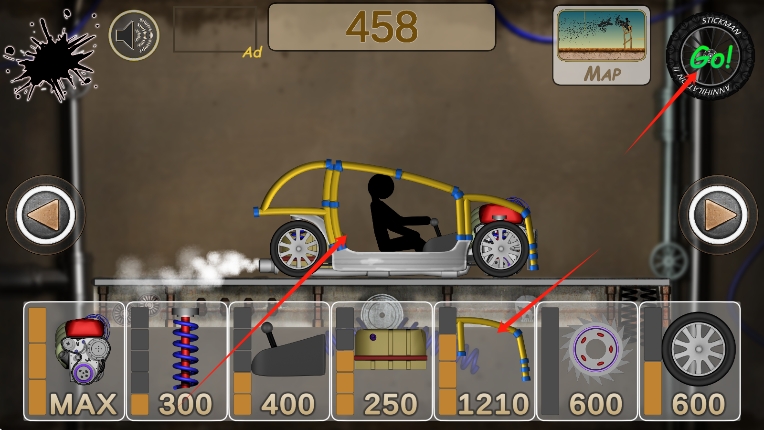Open the Map screen
The height and width of the screenshot is (430, 764).
point(602,46)
